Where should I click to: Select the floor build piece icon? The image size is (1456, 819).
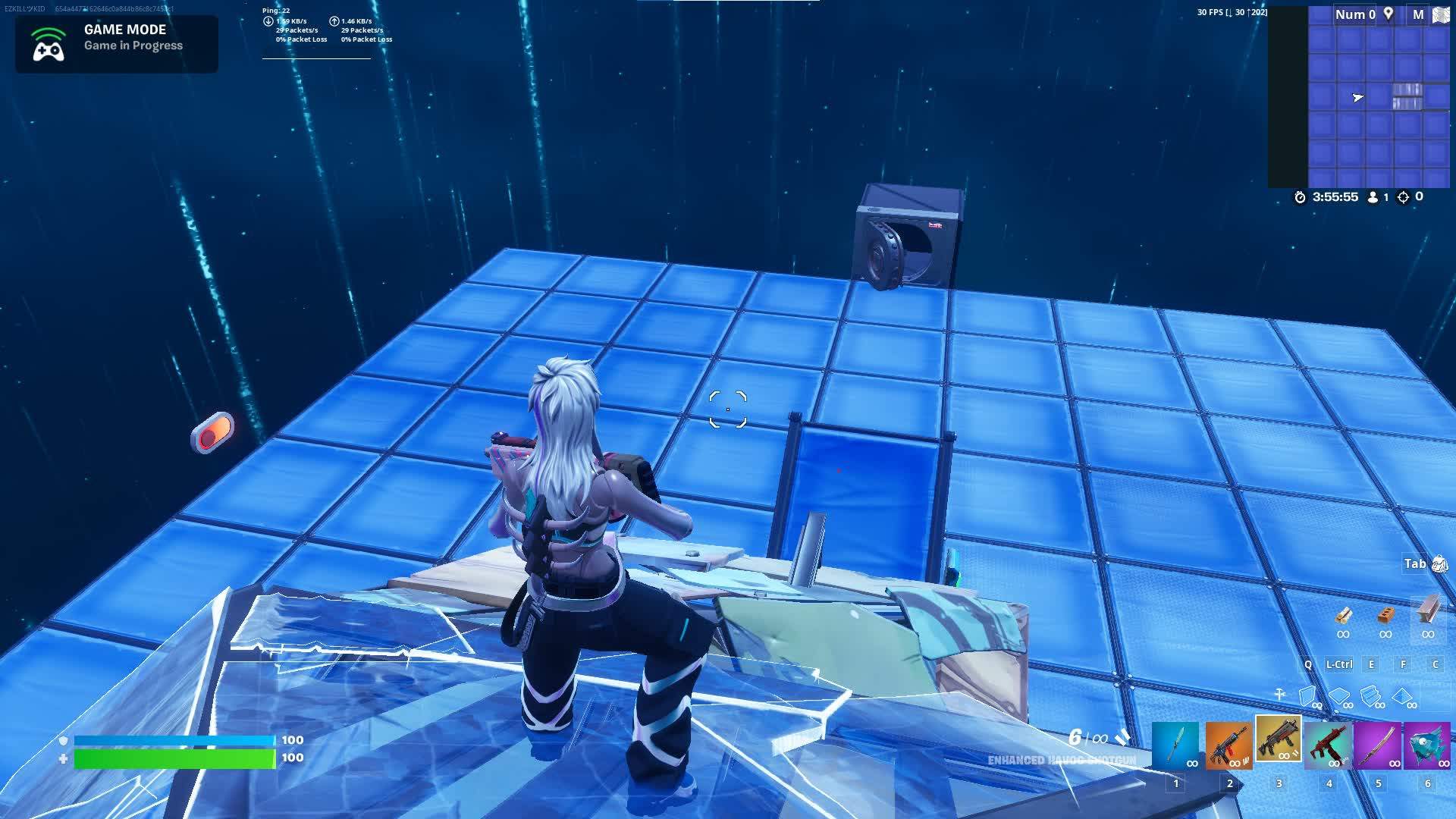(1338, 695)
